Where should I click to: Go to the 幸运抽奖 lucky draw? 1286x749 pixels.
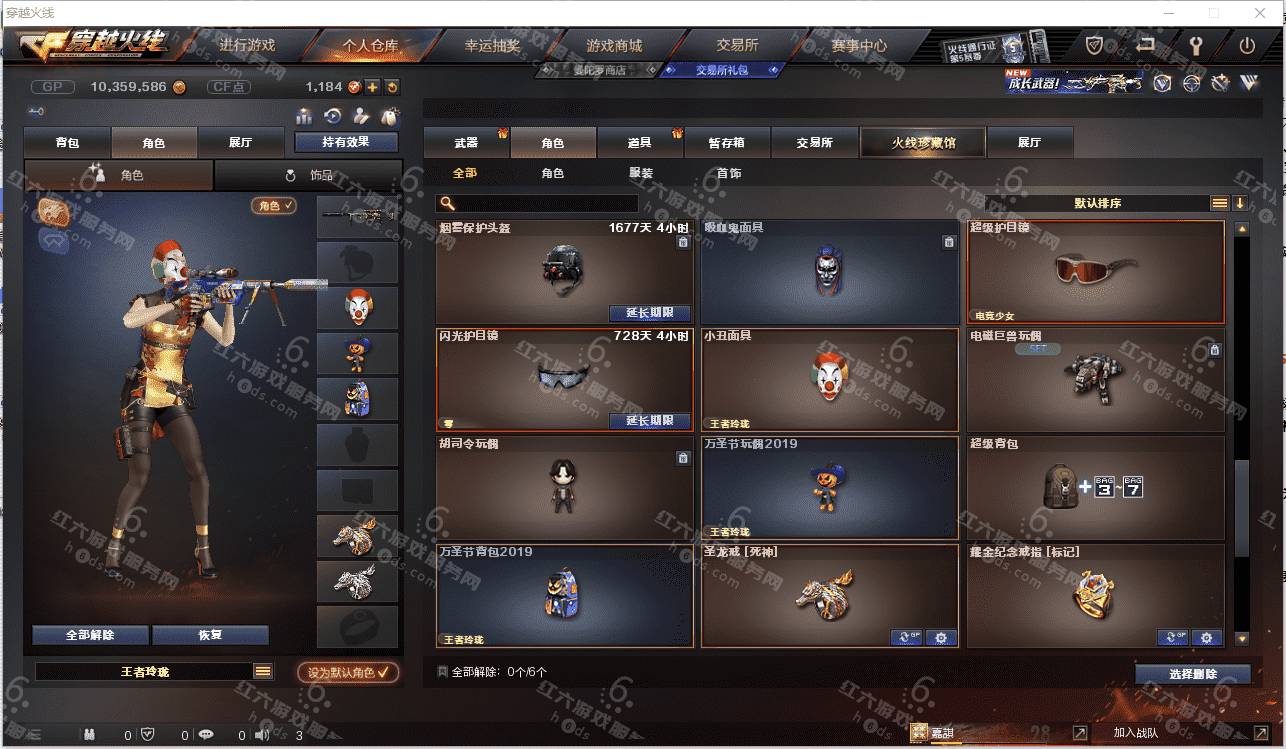click(x=492, y=45)
